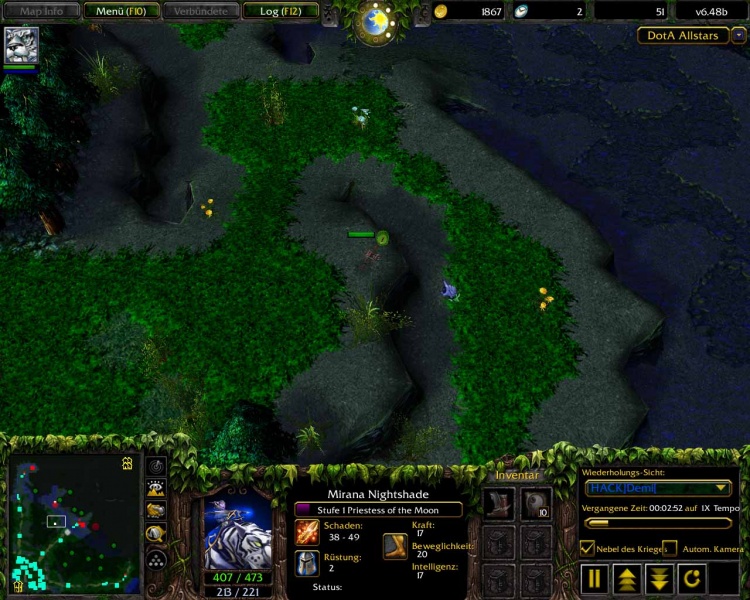Open the Wiederholungs-Sicht player dropdown

[x=658, y=488]
